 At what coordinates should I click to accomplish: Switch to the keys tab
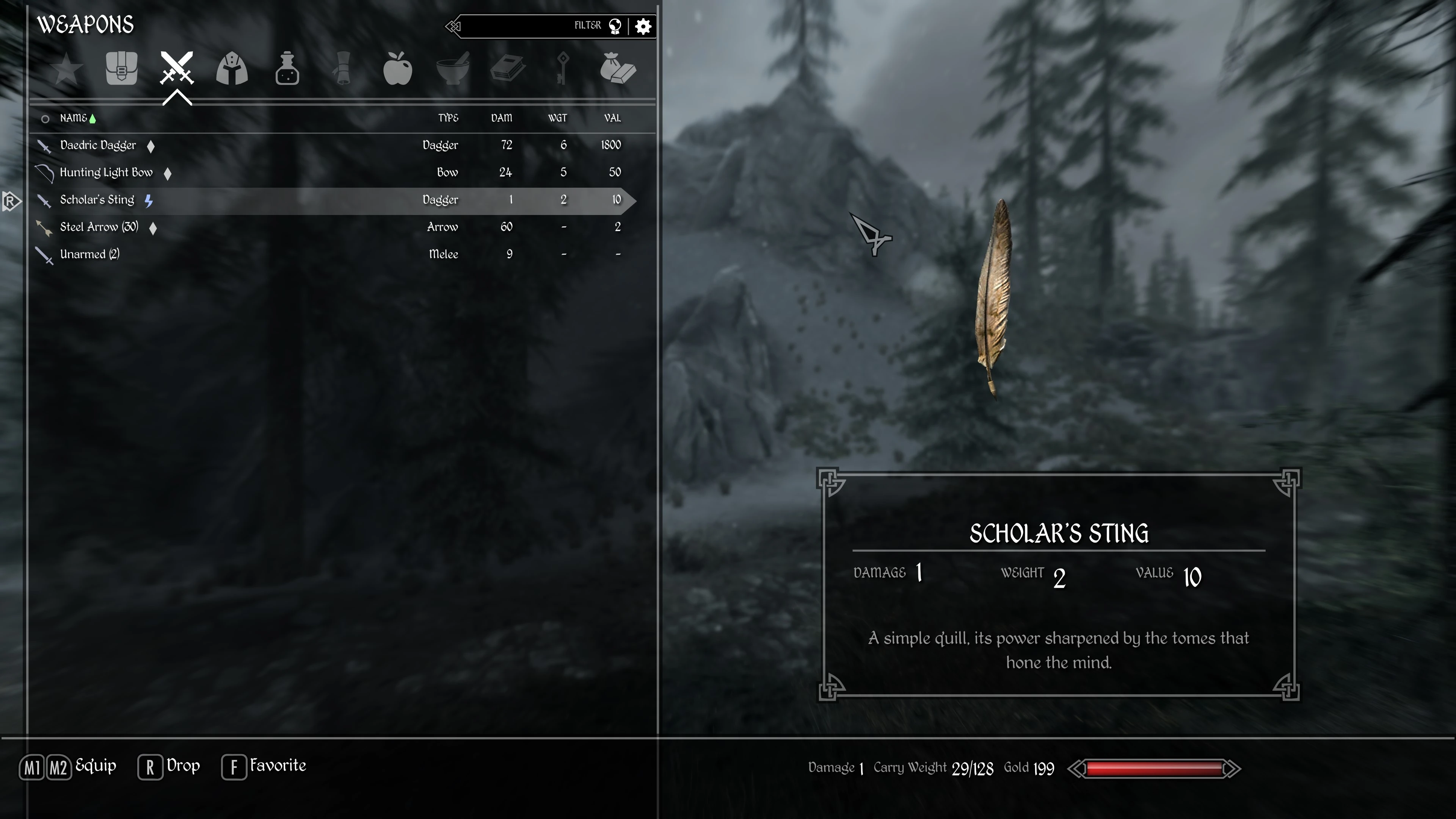pyautogui.click(x=562, y=69)
